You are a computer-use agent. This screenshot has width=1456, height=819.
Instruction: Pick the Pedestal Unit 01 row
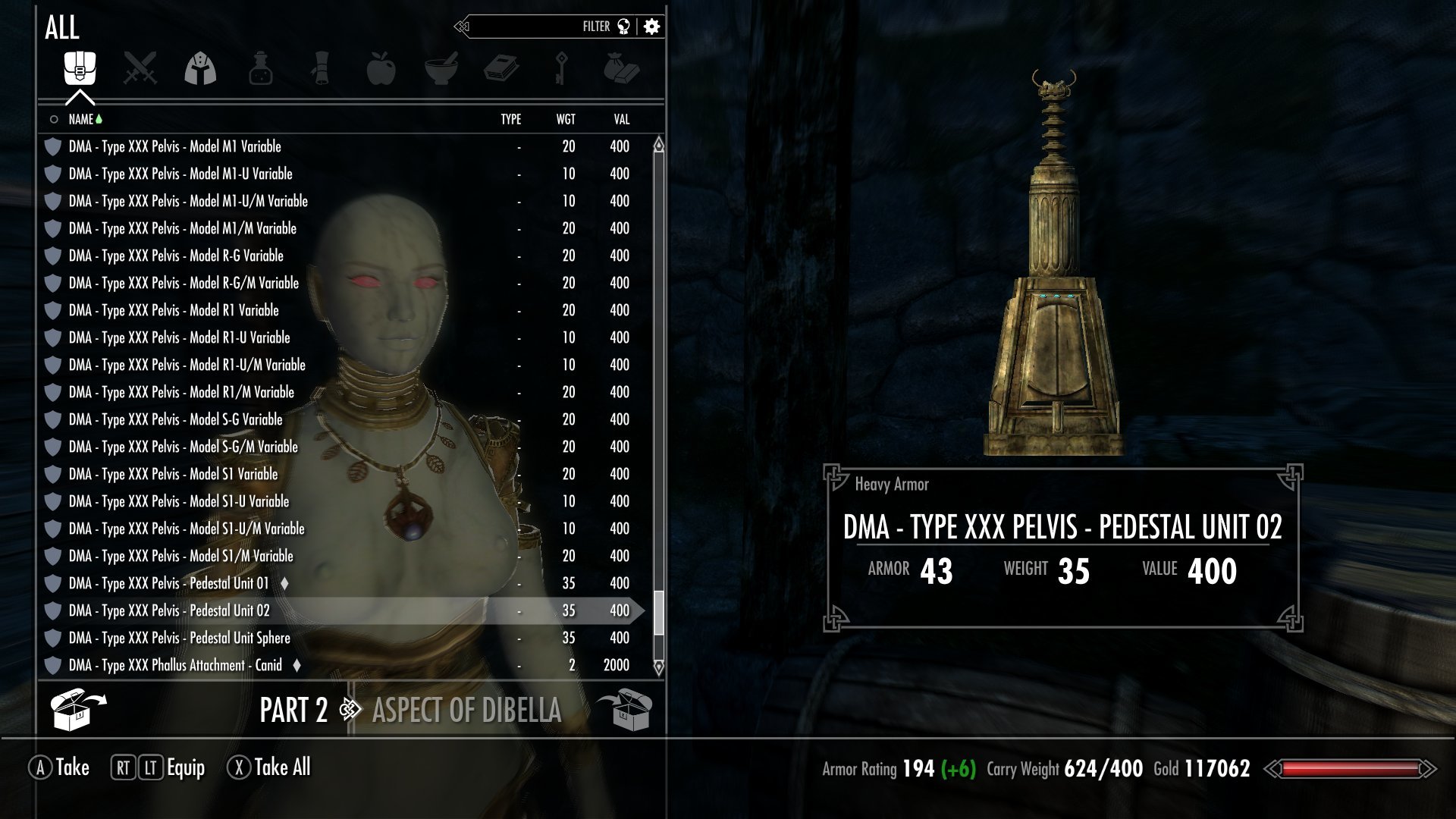pyautogui.click(x=168, y=583)
